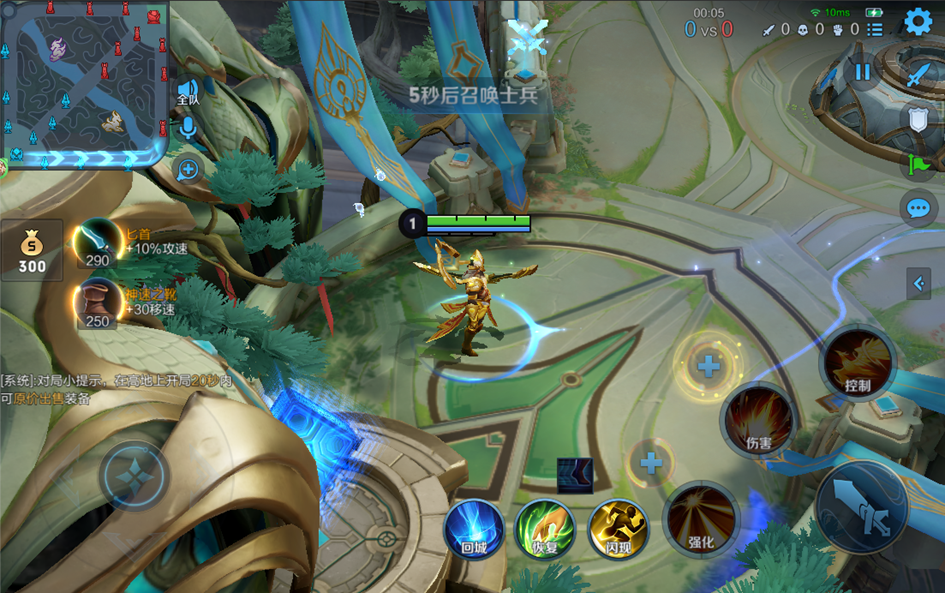
Task: Toggle the microphone icon
Action: 187,128
